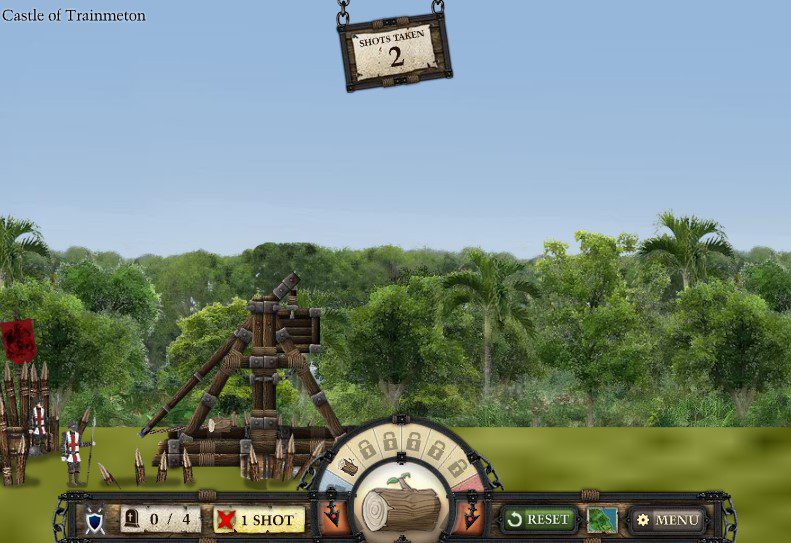This screenshot has height=543, width=791.
Task: Open the Menu
Action: (667, 520)
